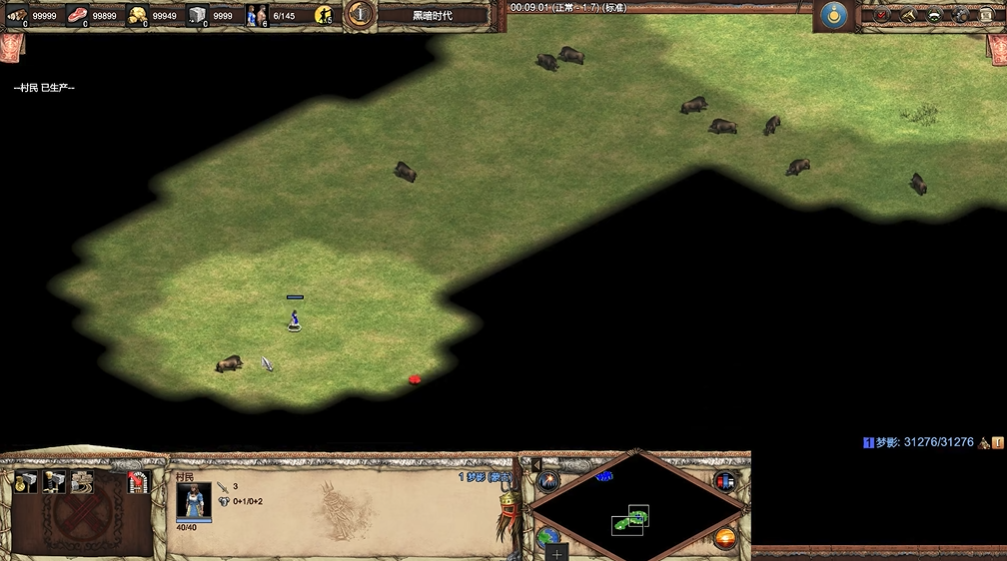Open the minimap banner statistics button
This screenshot has width=1007, height=561.
[726, 482]
